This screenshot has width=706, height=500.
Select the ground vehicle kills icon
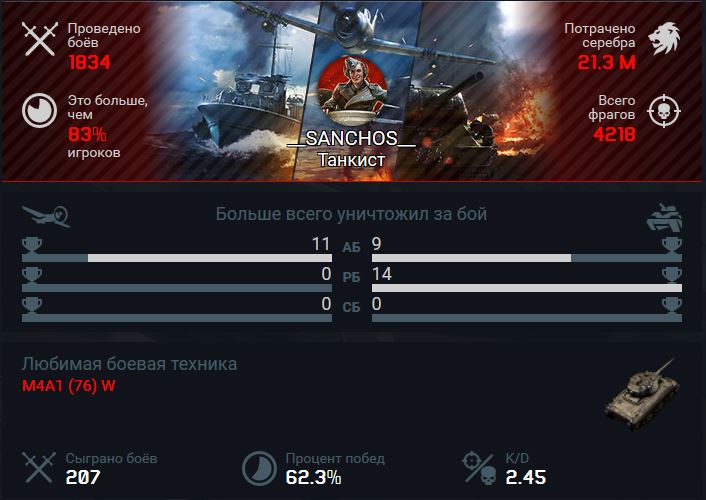663,215
